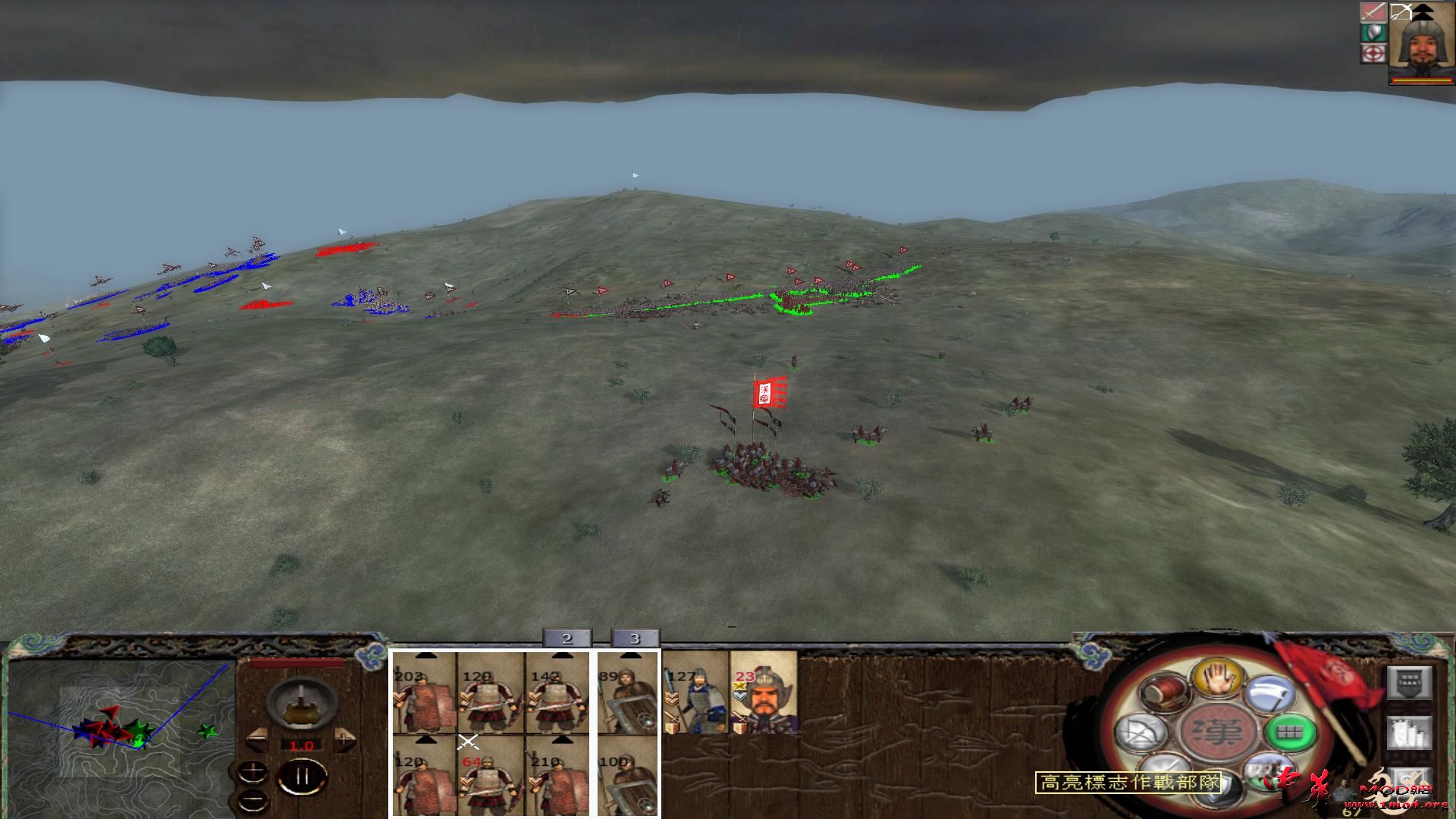The height and width of the screenshot is (819, 1456).
Task: Toggle the pause button
Action: point(302,776)
